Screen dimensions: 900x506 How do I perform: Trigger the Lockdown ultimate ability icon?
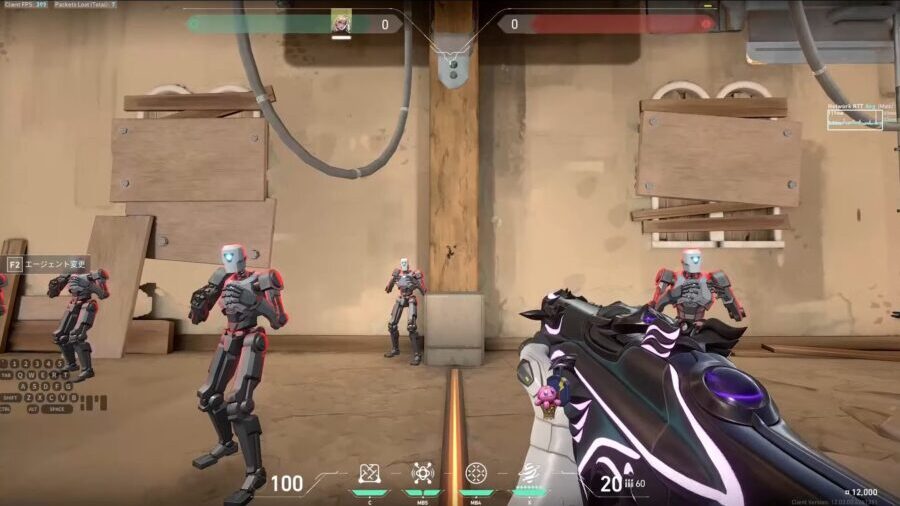pos(529,472)
